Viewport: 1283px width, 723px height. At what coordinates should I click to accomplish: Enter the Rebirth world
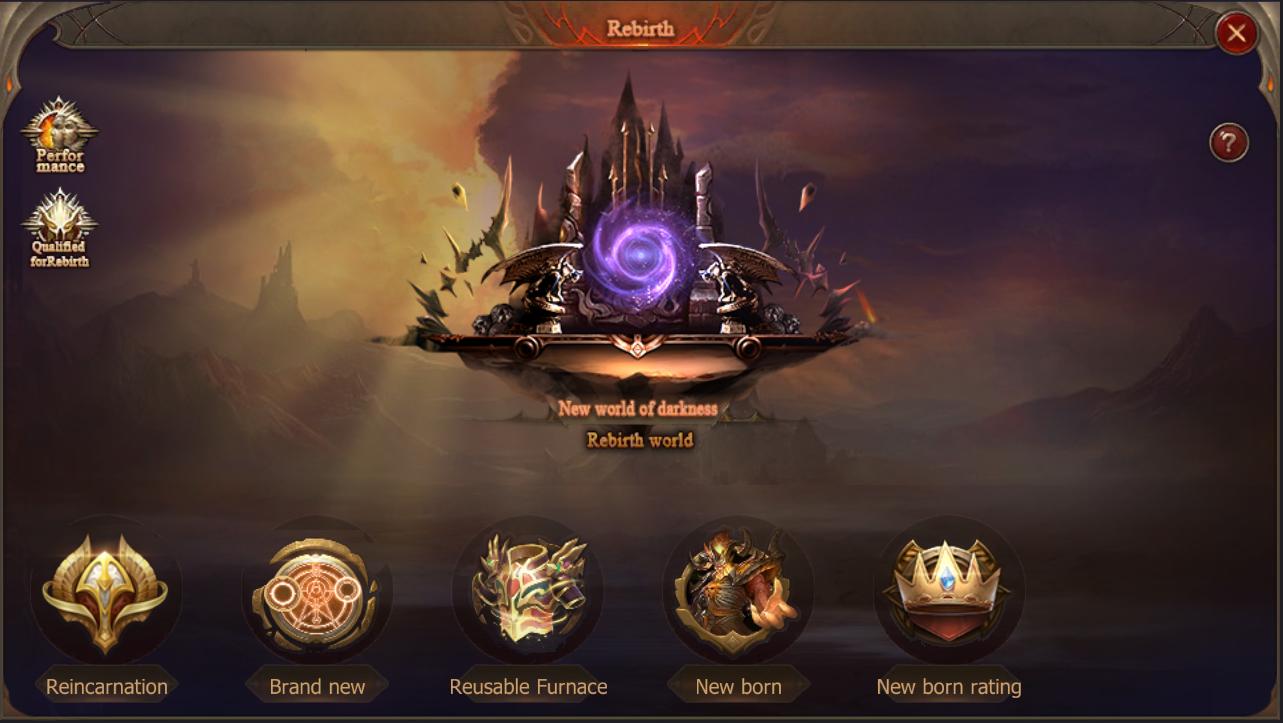tap(641, 438)
